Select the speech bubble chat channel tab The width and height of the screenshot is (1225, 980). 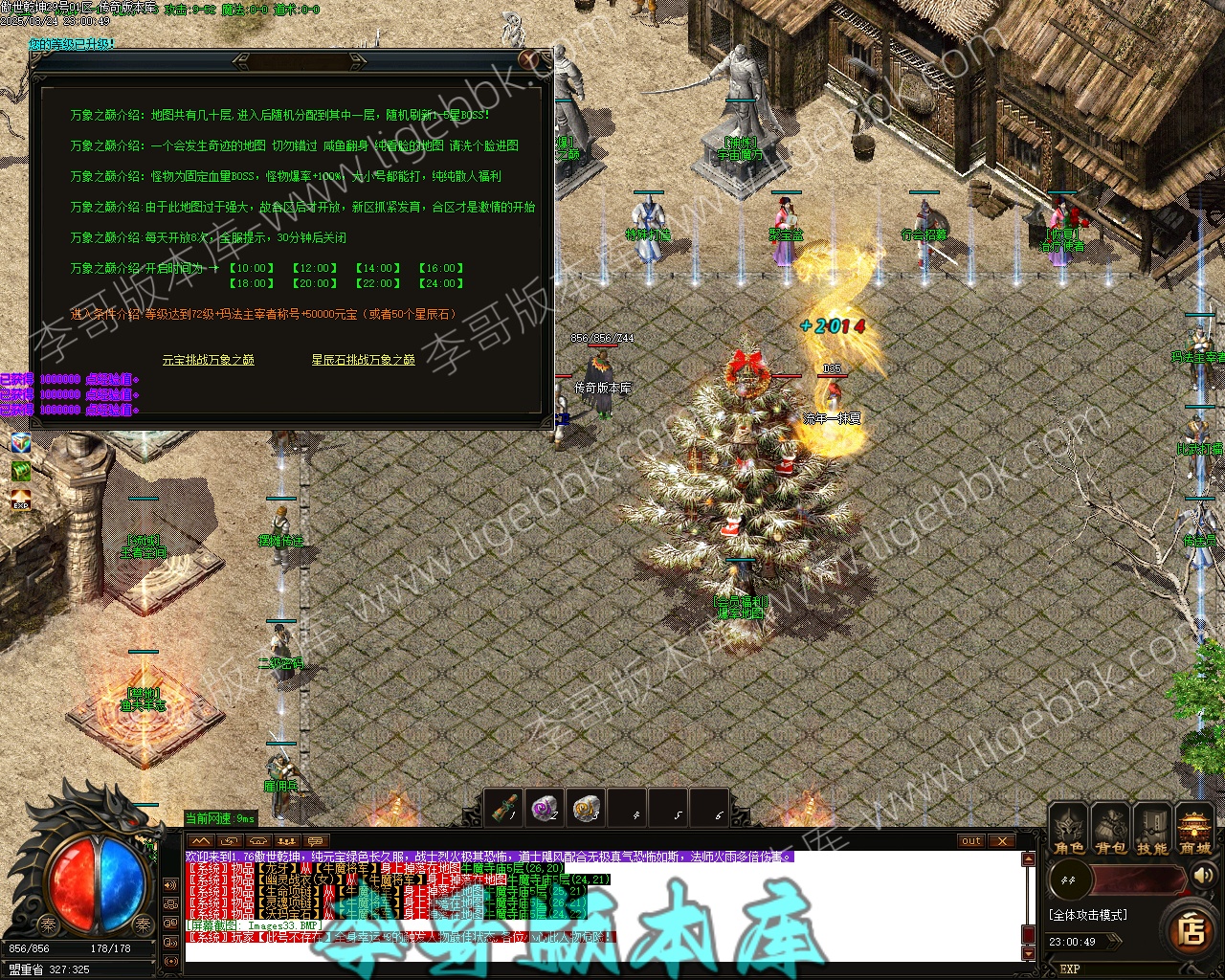point(315,841)
